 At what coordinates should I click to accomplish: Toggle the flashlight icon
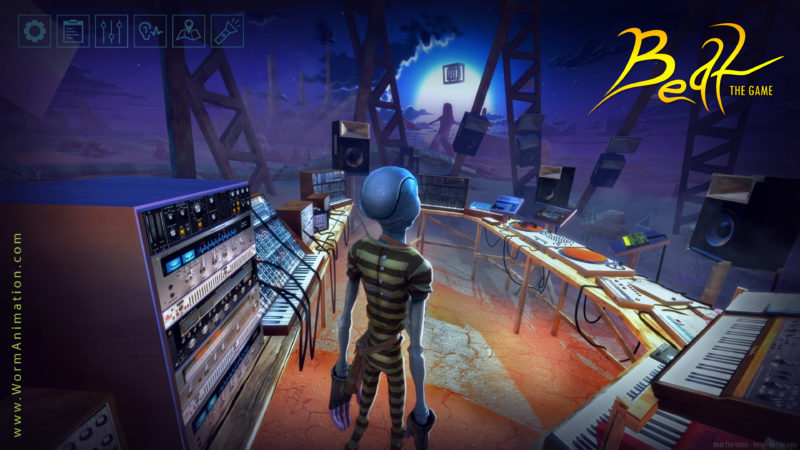[226, 31]
